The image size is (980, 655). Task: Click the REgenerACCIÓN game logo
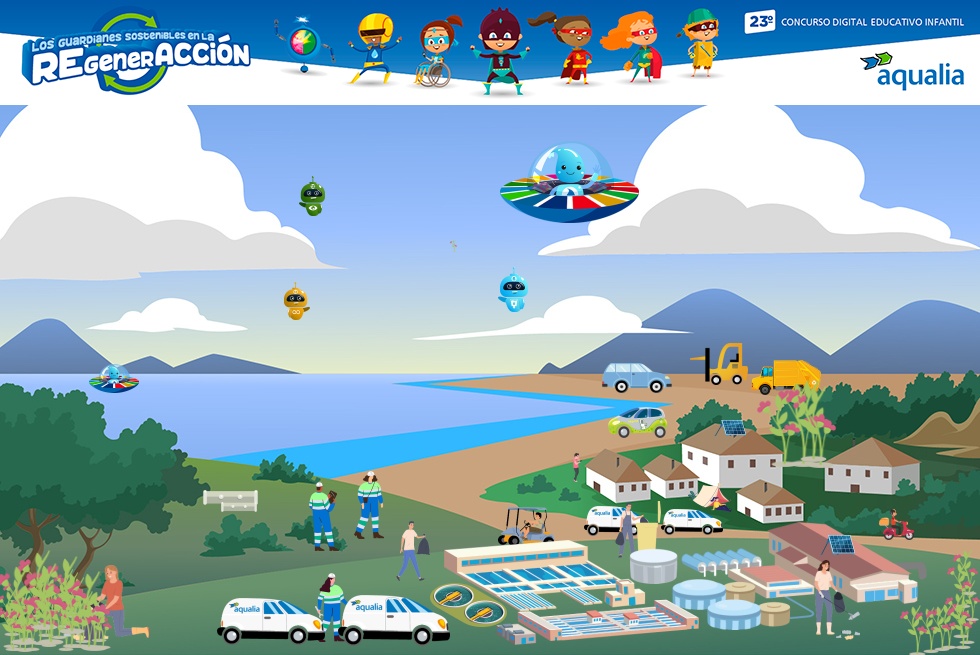pos(137,55)
